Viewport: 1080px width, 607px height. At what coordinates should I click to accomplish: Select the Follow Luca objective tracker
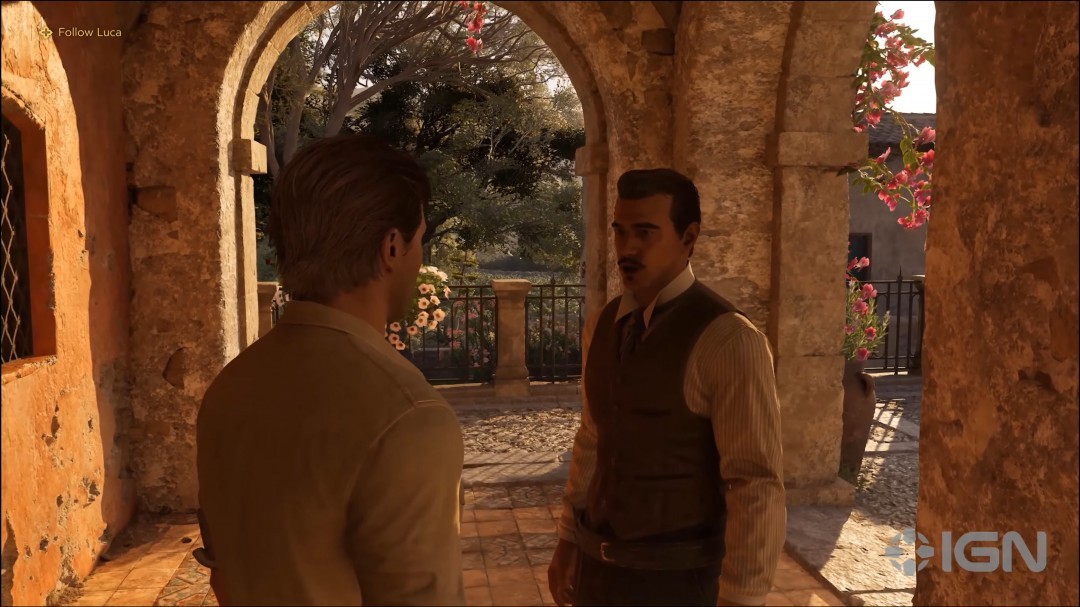click(x=80, y=32)
